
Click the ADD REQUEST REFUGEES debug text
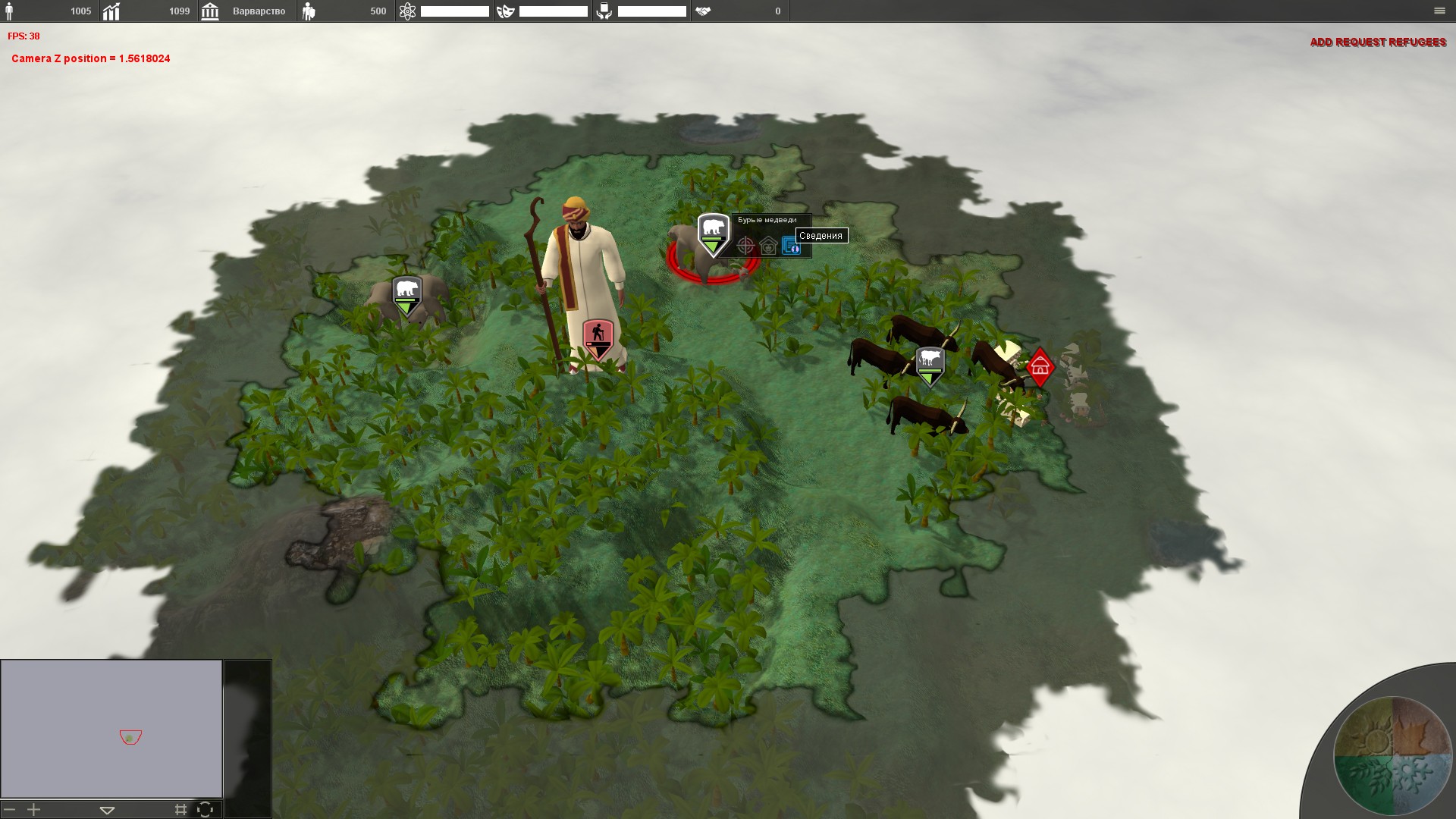1378,42
